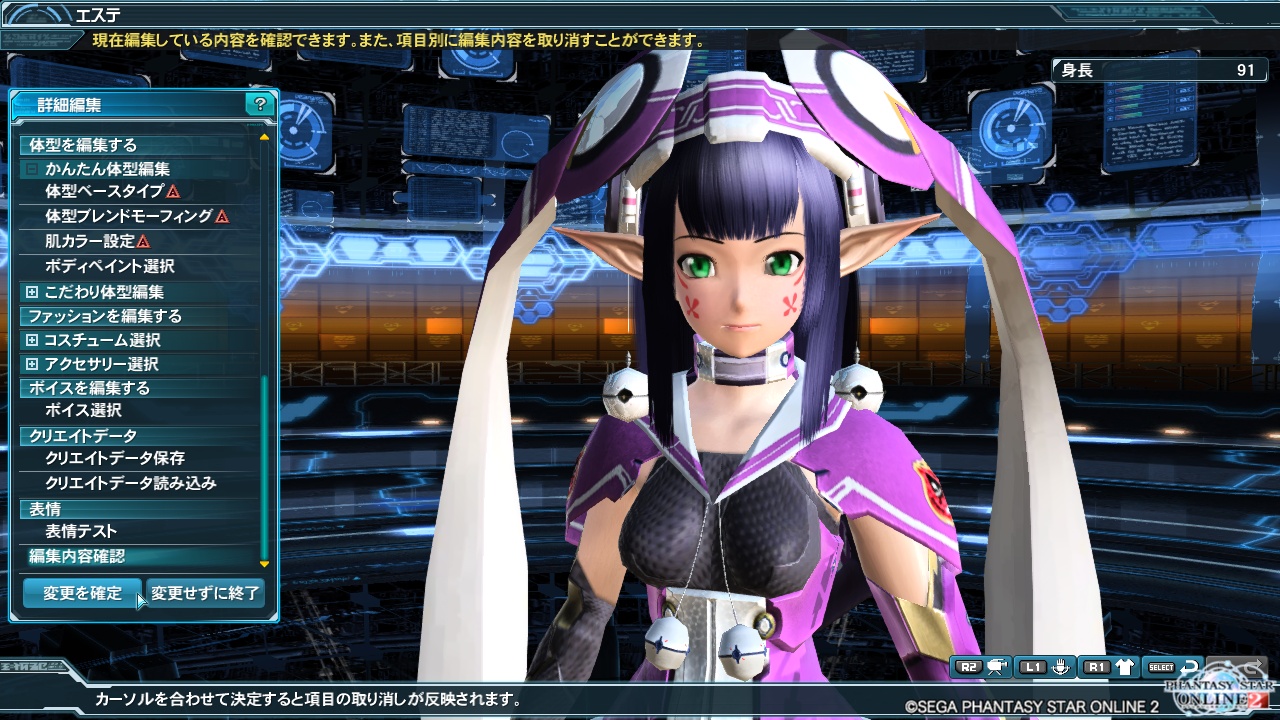
Task: Click the yellow scroll-up arrow above the menu list
Action: [x=263, y=136]
